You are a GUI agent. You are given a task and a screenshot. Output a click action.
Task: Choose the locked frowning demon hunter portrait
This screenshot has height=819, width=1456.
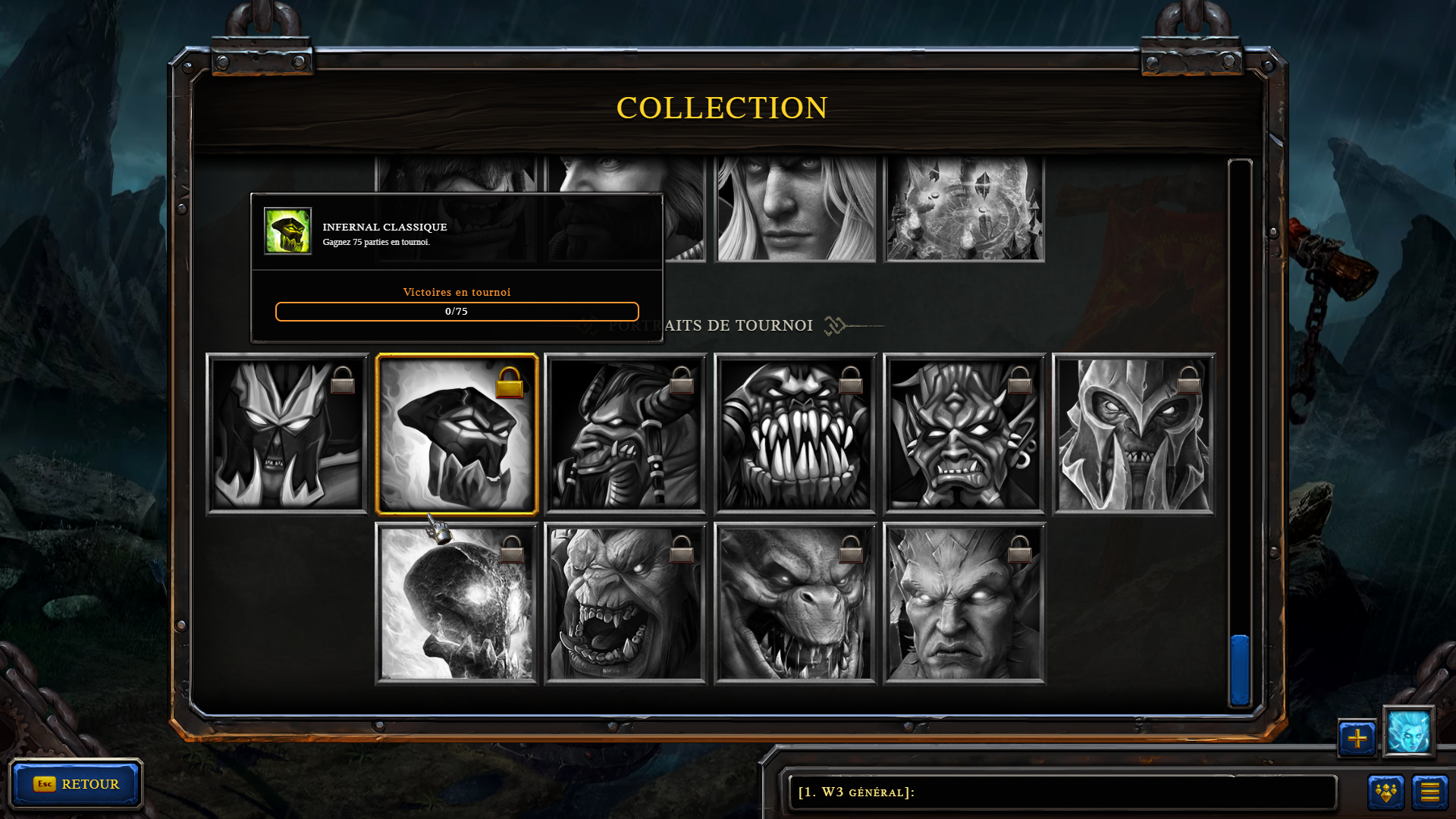point(964,604)
